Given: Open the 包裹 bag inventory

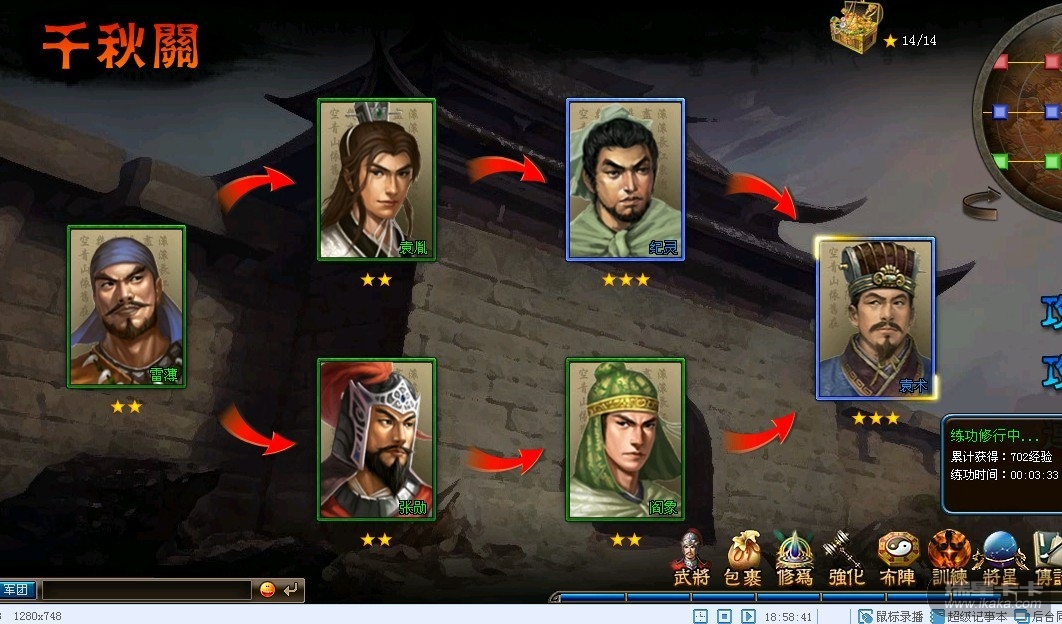Looking at the screenshot, I should [x=743, y=560].
